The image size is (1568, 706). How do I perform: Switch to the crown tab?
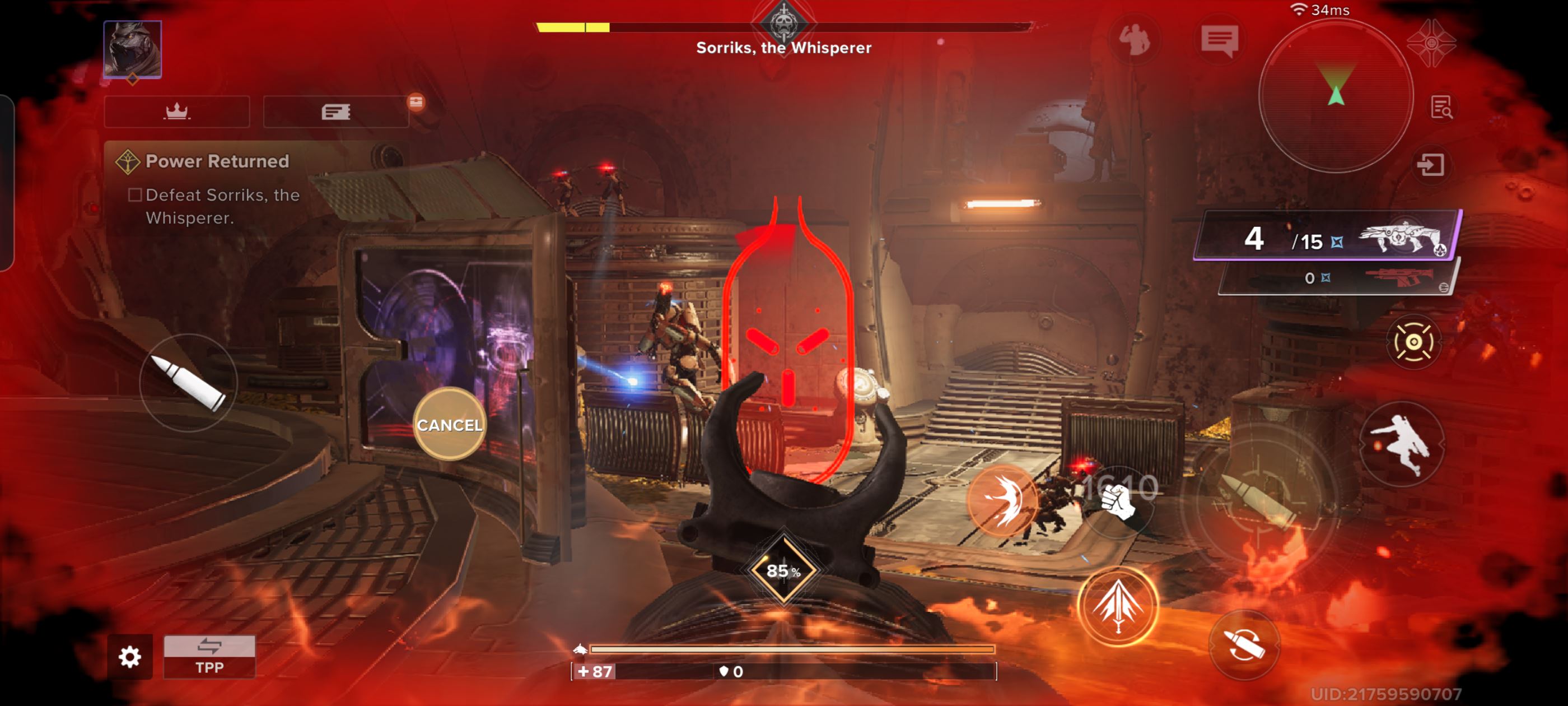(x=177, y=112)
